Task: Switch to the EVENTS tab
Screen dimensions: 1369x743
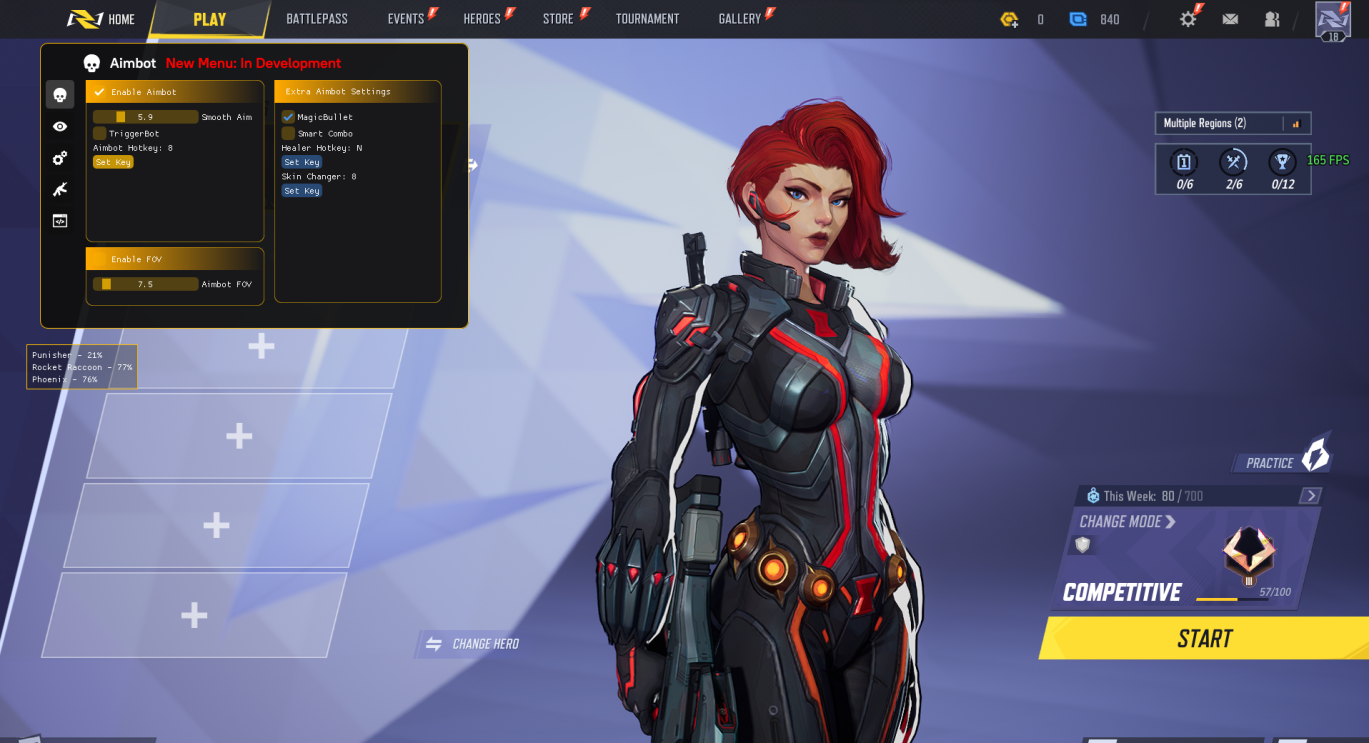Action: coord(406,19)
